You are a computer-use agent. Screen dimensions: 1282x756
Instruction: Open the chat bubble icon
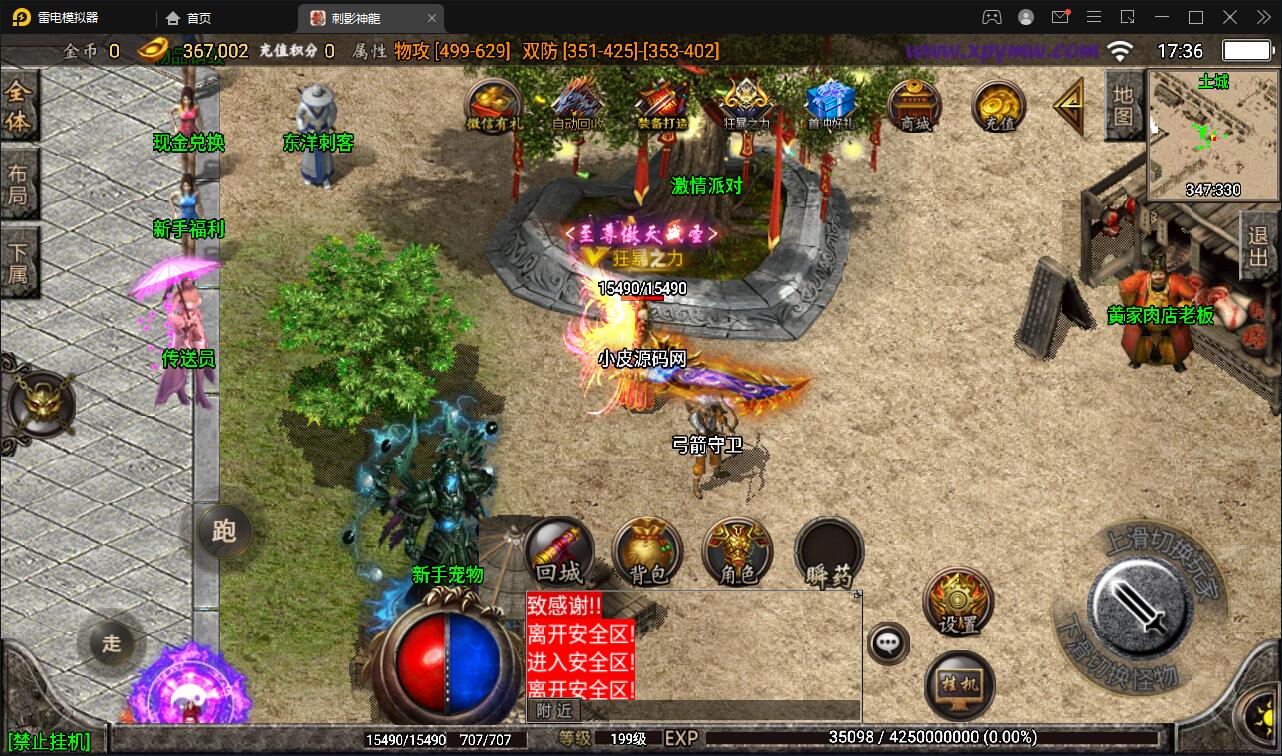[x=886, y=644]
